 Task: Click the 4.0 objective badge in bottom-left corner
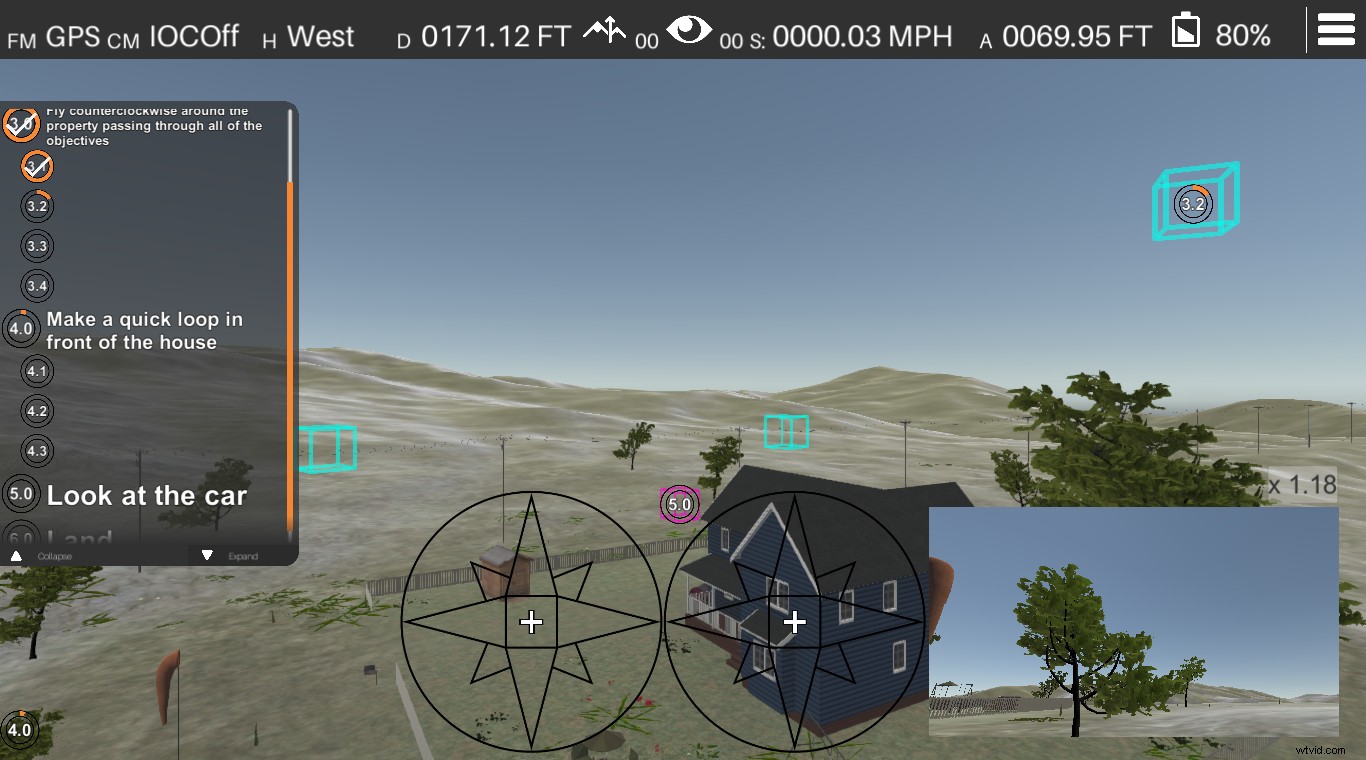tap(20, 731)
